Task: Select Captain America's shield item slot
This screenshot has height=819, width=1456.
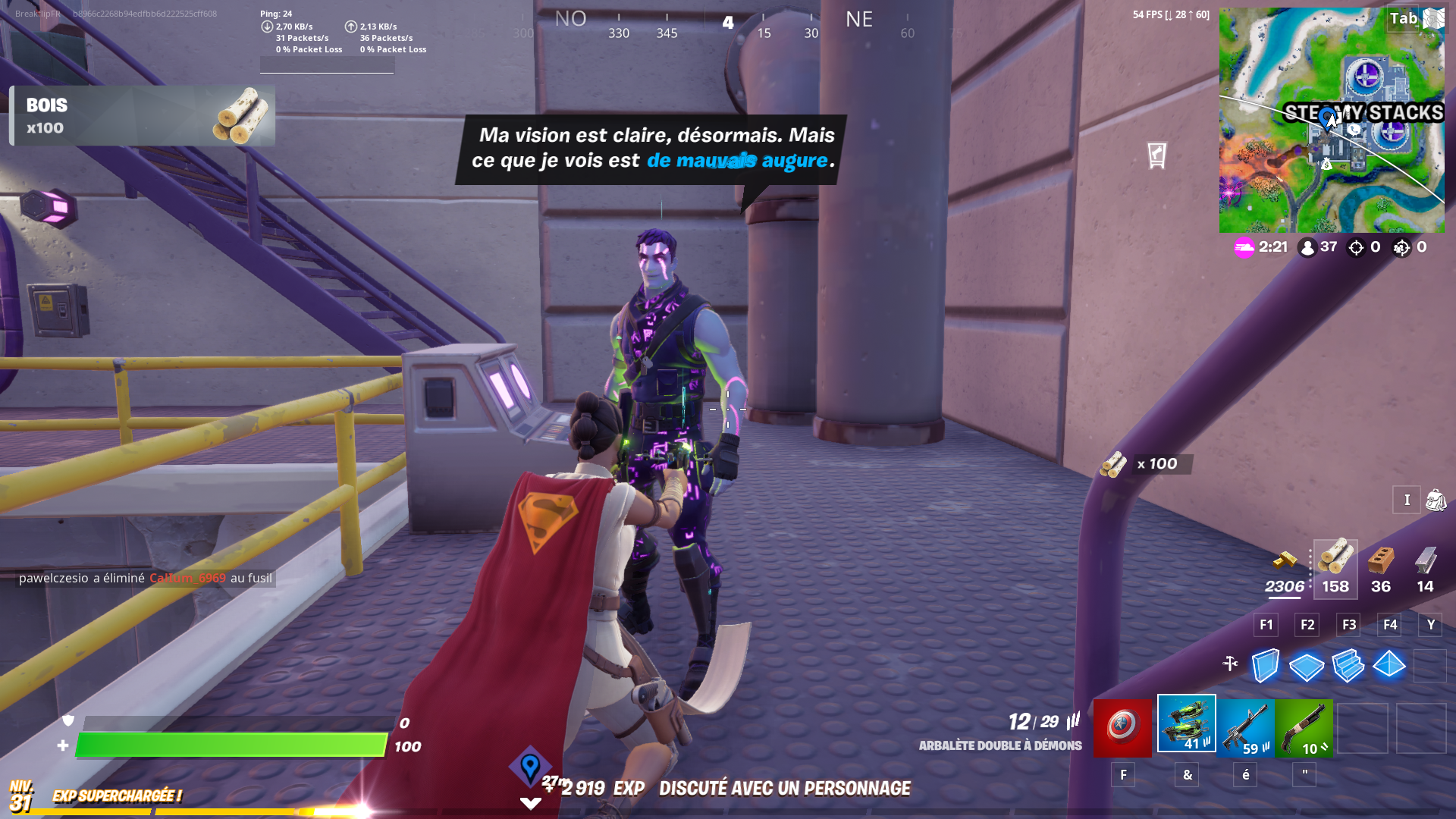Action: click(1123, 725)
